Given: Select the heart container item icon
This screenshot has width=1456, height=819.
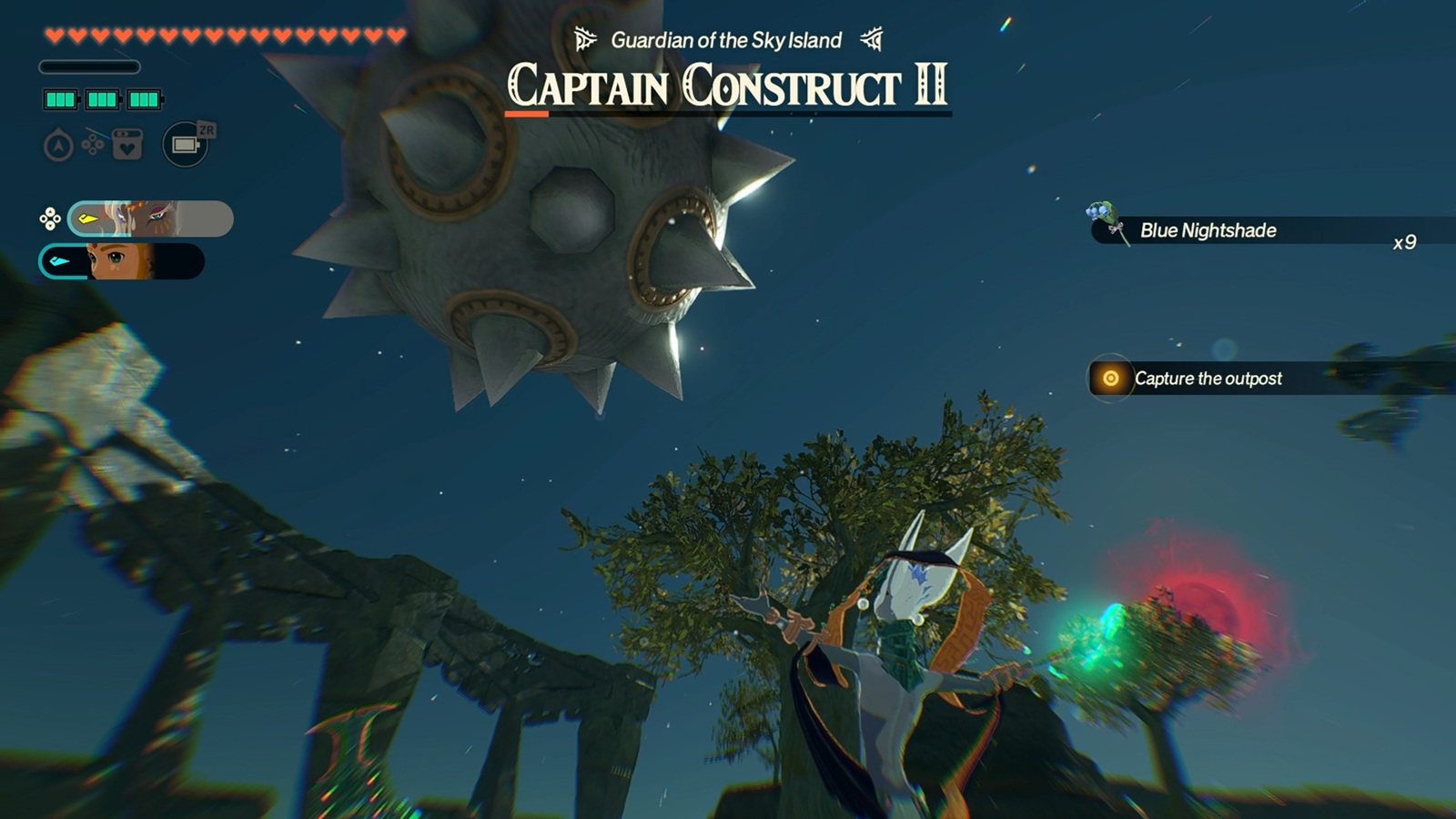Looking at the screenshot, I should point(127,145).
